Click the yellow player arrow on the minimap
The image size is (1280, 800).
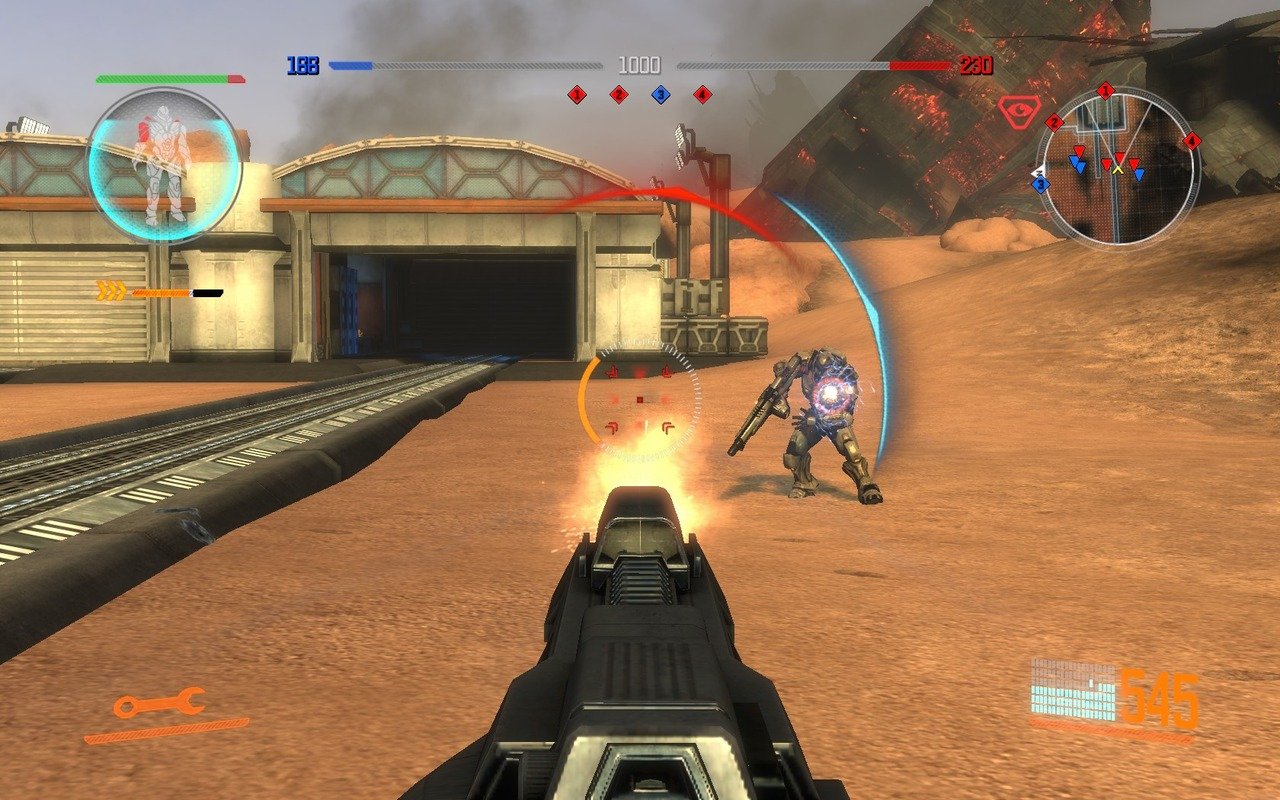point(1118,169)
